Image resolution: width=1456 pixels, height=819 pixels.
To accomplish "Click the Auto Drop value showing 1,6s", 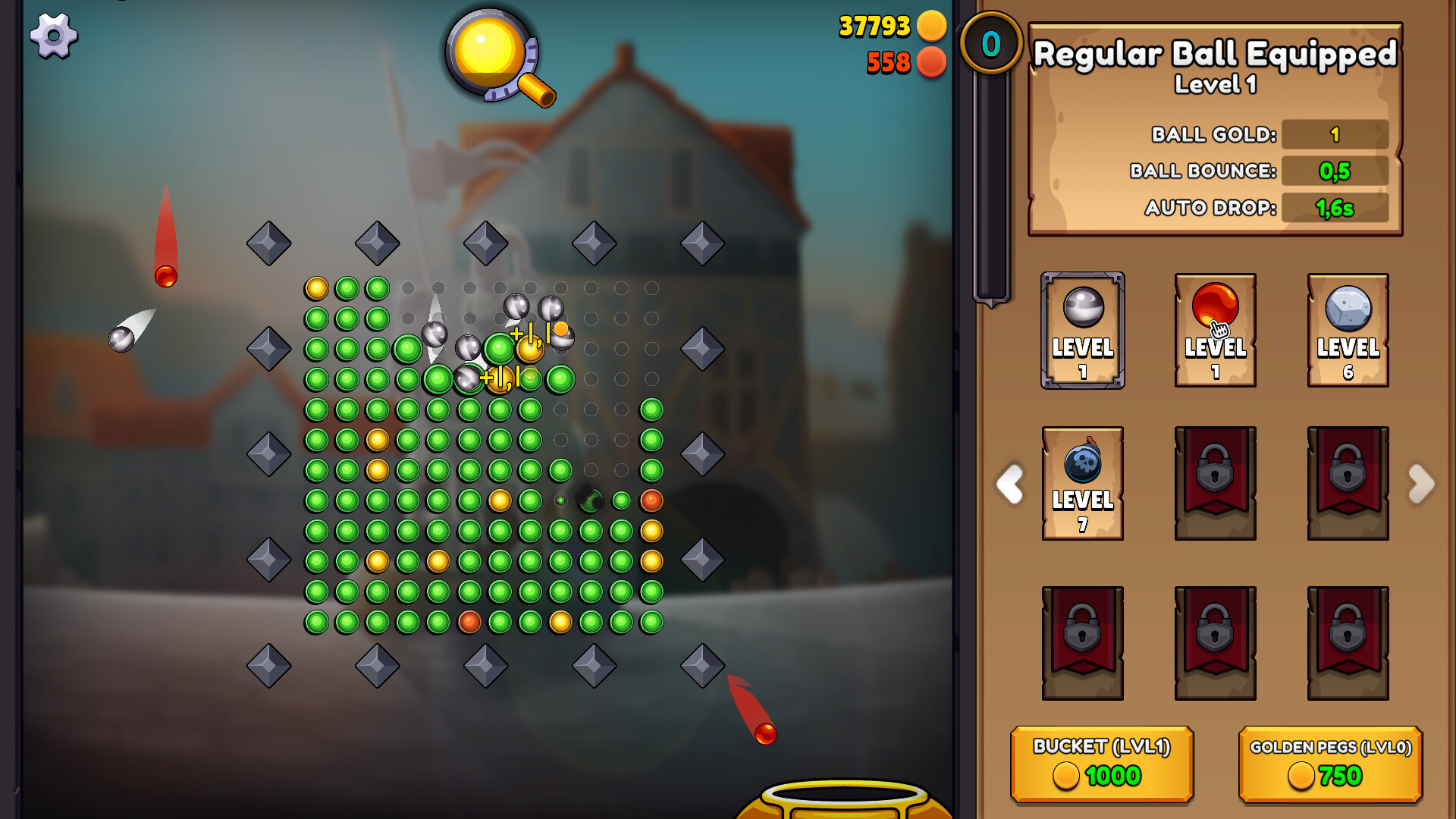I will pyautogui.click(x=1333, y=207).
